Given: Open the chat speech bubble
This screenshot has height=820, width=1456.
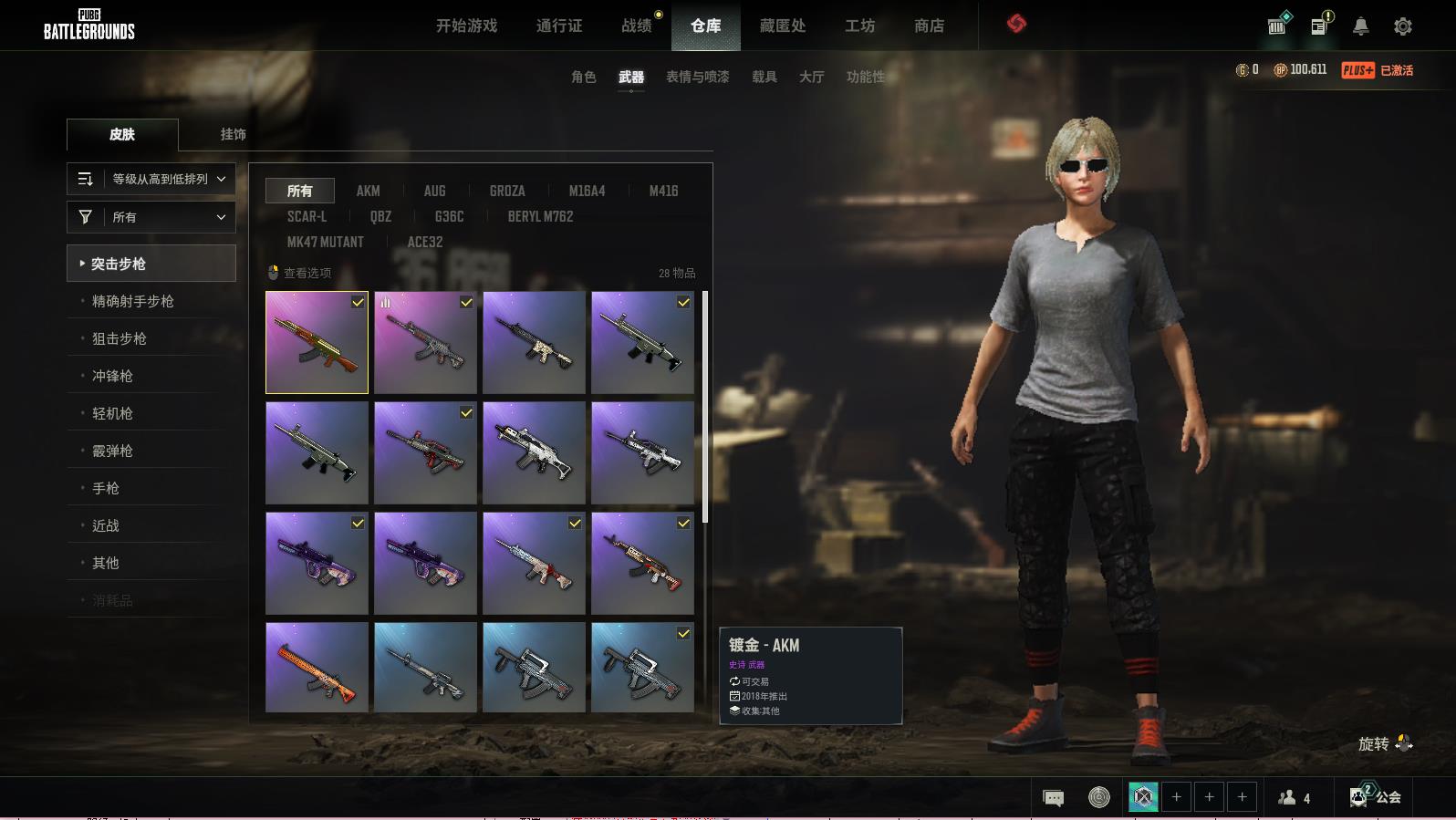Looking at the screenshot, I should [1053, 798].
